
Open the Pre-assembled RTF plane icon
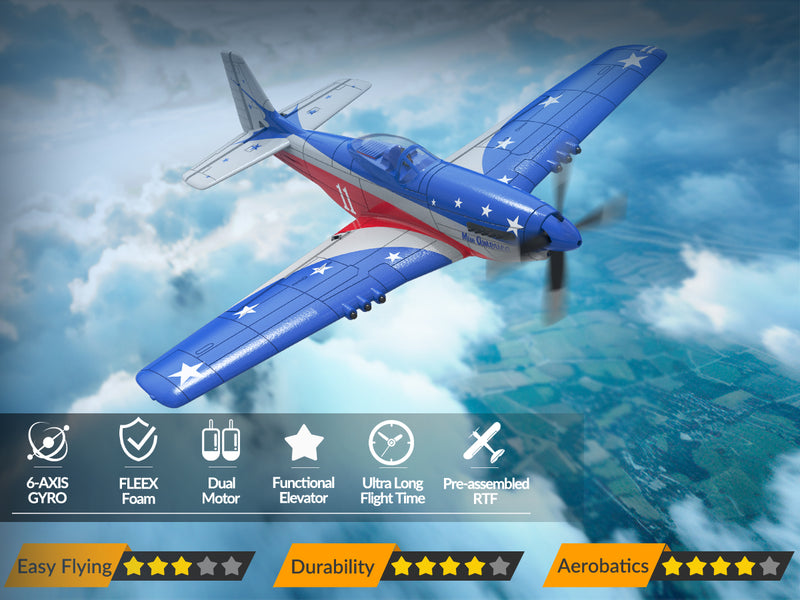tap(483, 442)
